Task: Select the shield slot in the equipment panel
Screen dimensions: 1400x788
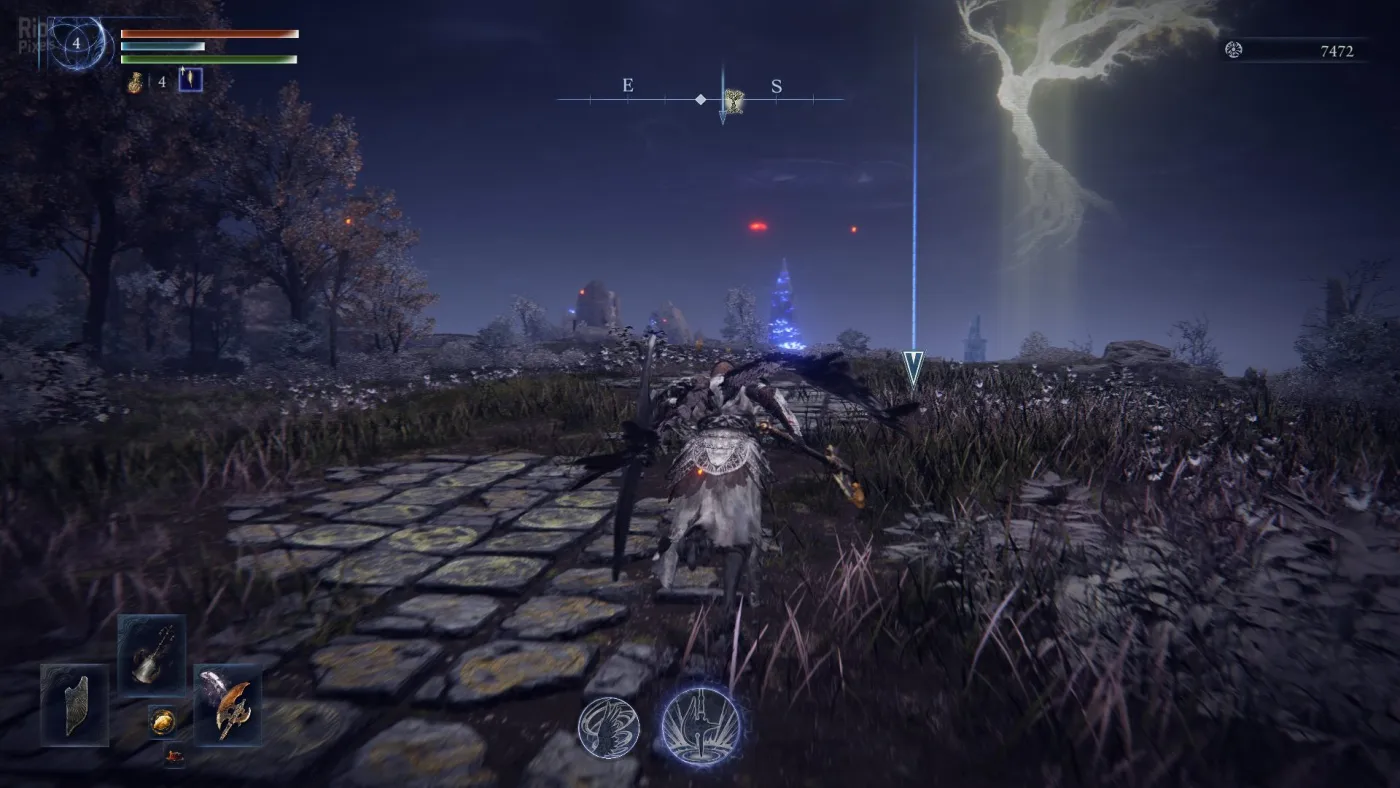Action: (75, 705)
